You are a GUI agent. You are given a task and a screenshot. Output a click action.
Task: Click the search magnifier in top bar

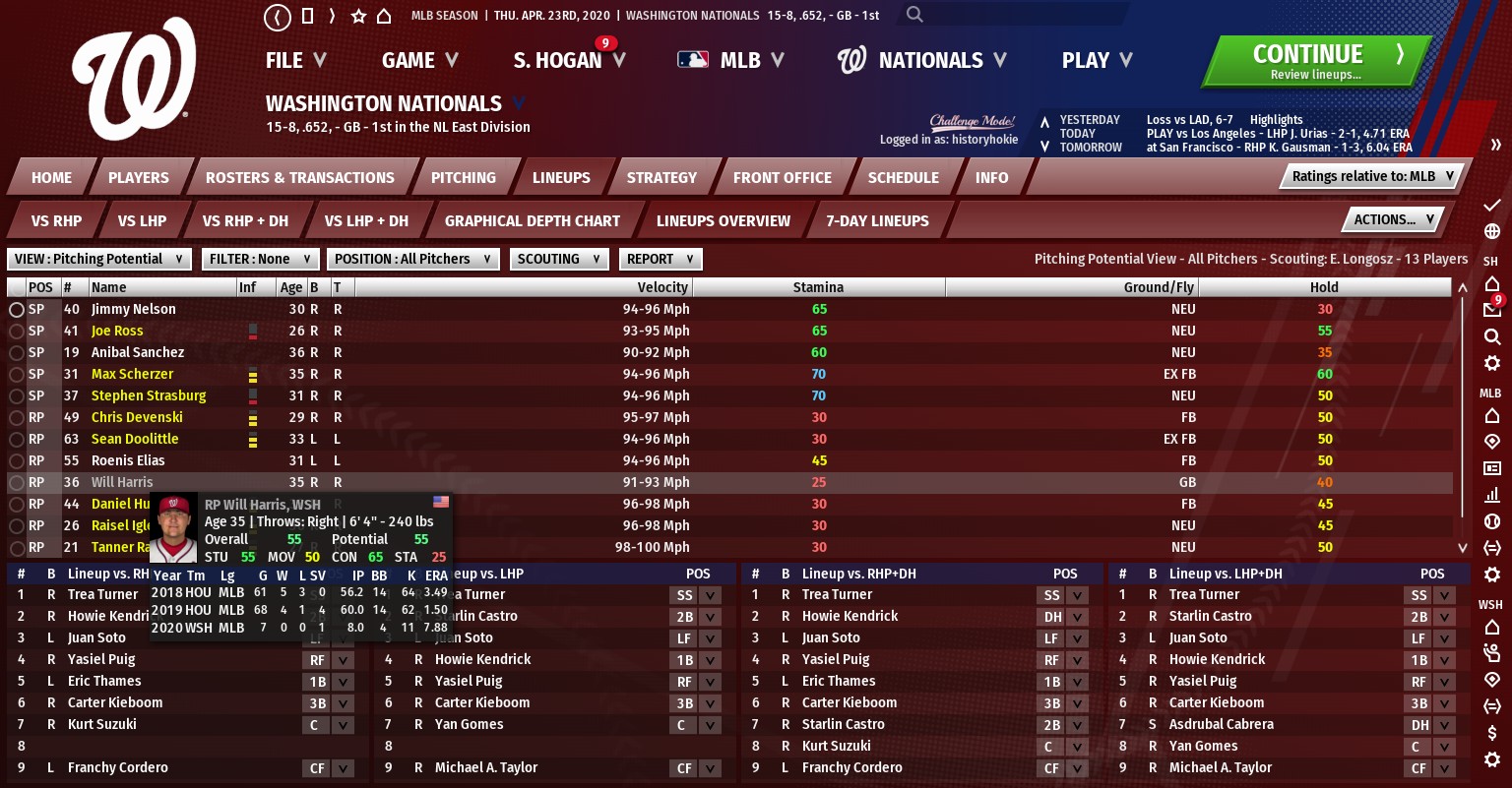(915, 15)
